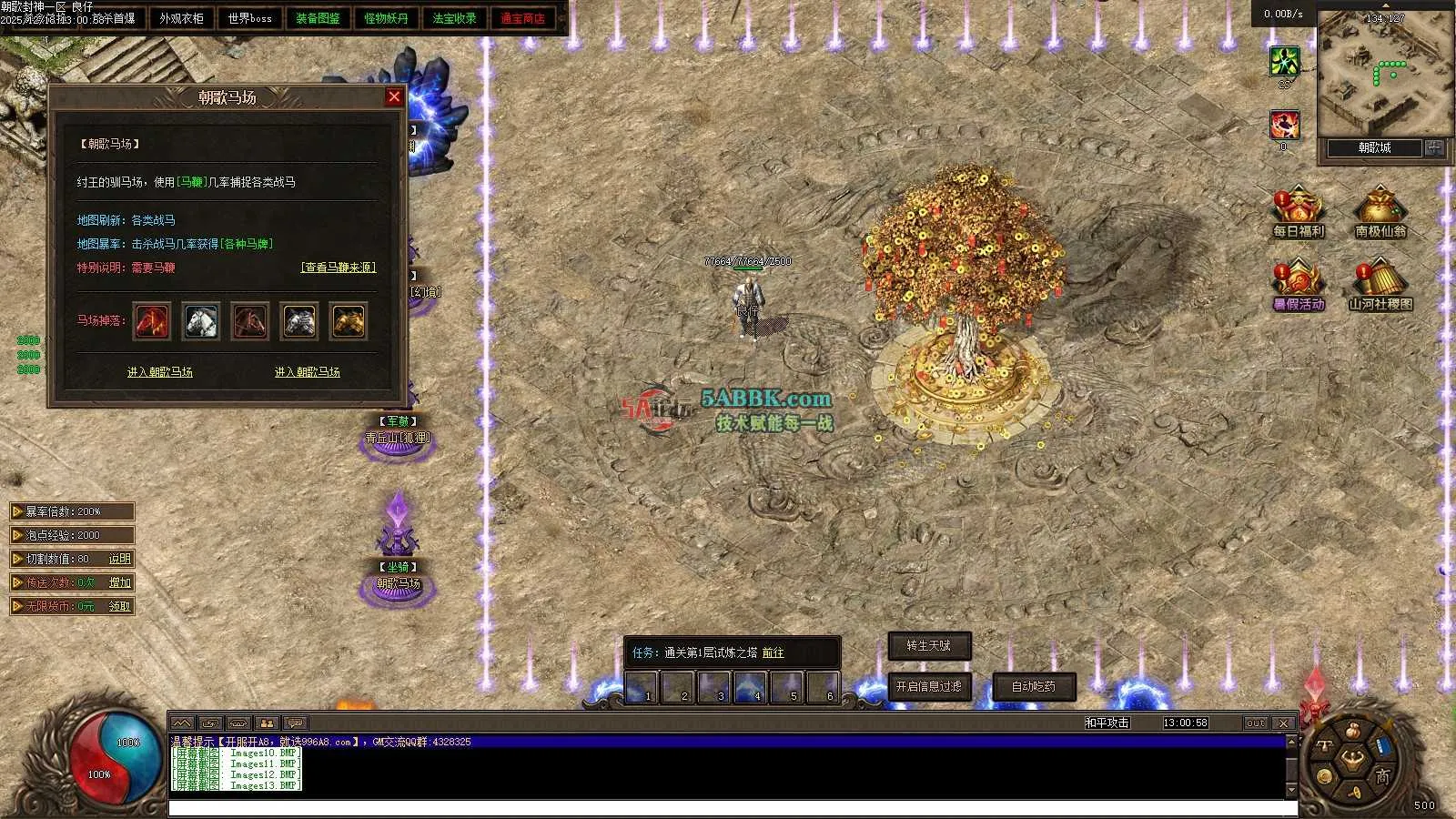The height and width of the screenshot is (819, 1456).
Task: Open the 通宝商店 shop
Action: tap(522, 18)
